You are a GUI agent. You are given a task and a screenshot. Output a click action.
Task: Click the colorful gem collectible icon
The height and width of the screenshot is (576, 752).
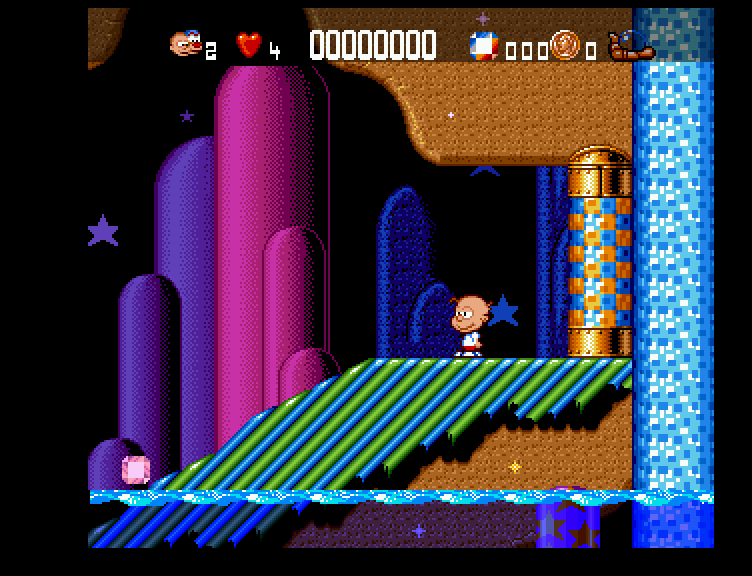pos(484,45)
